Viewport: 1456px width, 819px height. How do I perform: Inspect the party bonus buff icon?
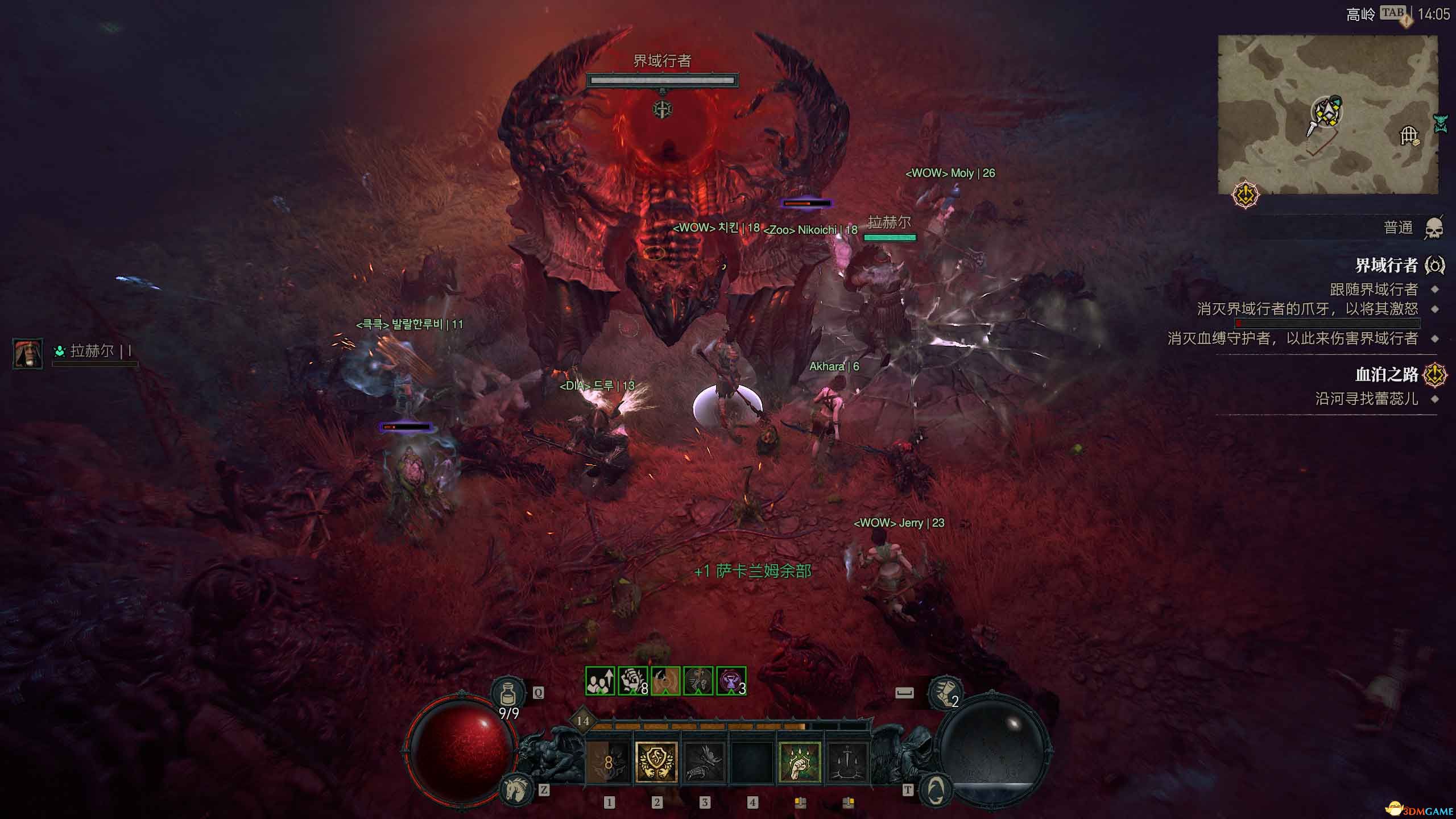600,681
